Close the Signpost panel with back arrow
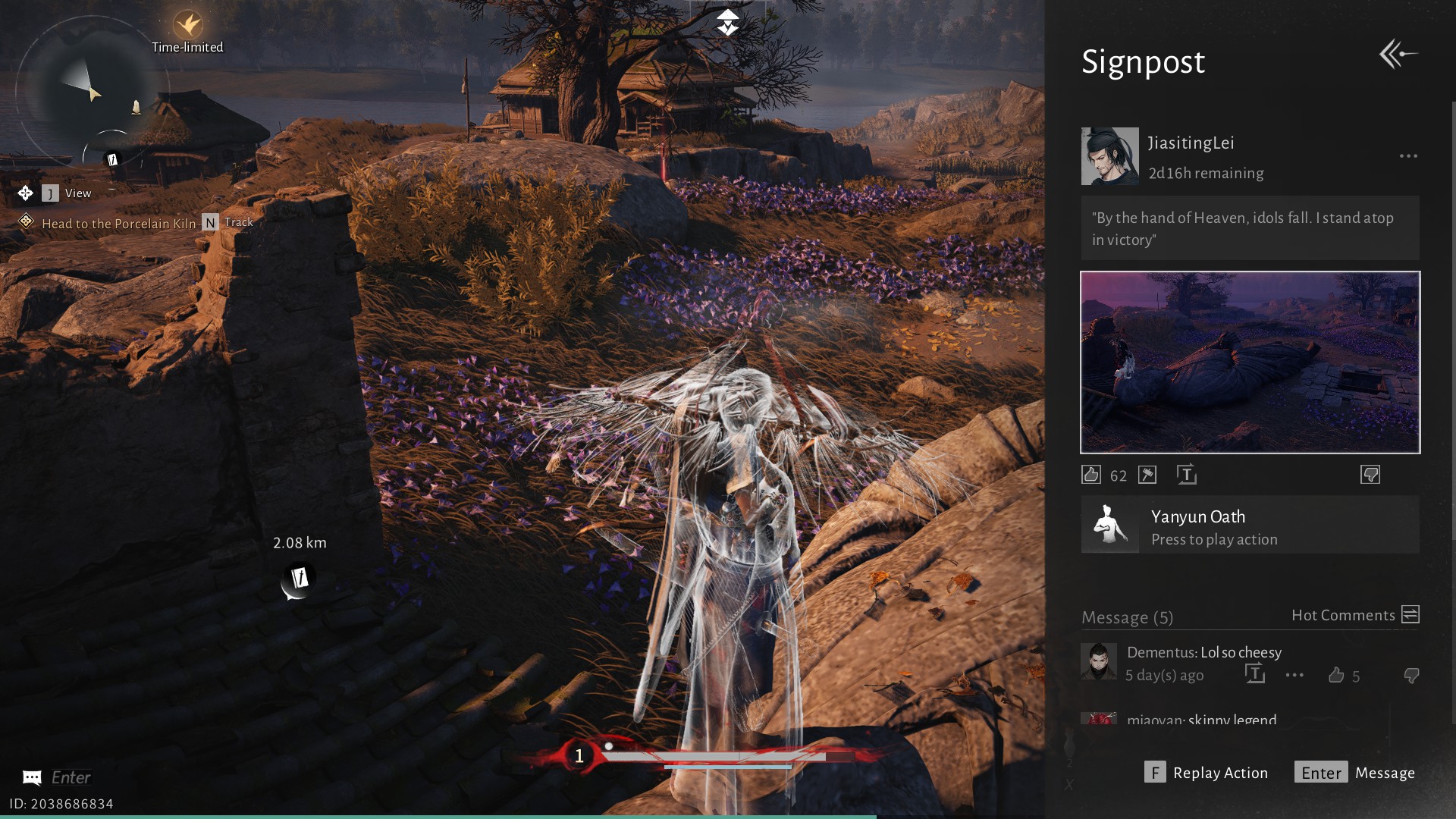This screenshot has width=1456, height=819. (x=1398, y=55)
